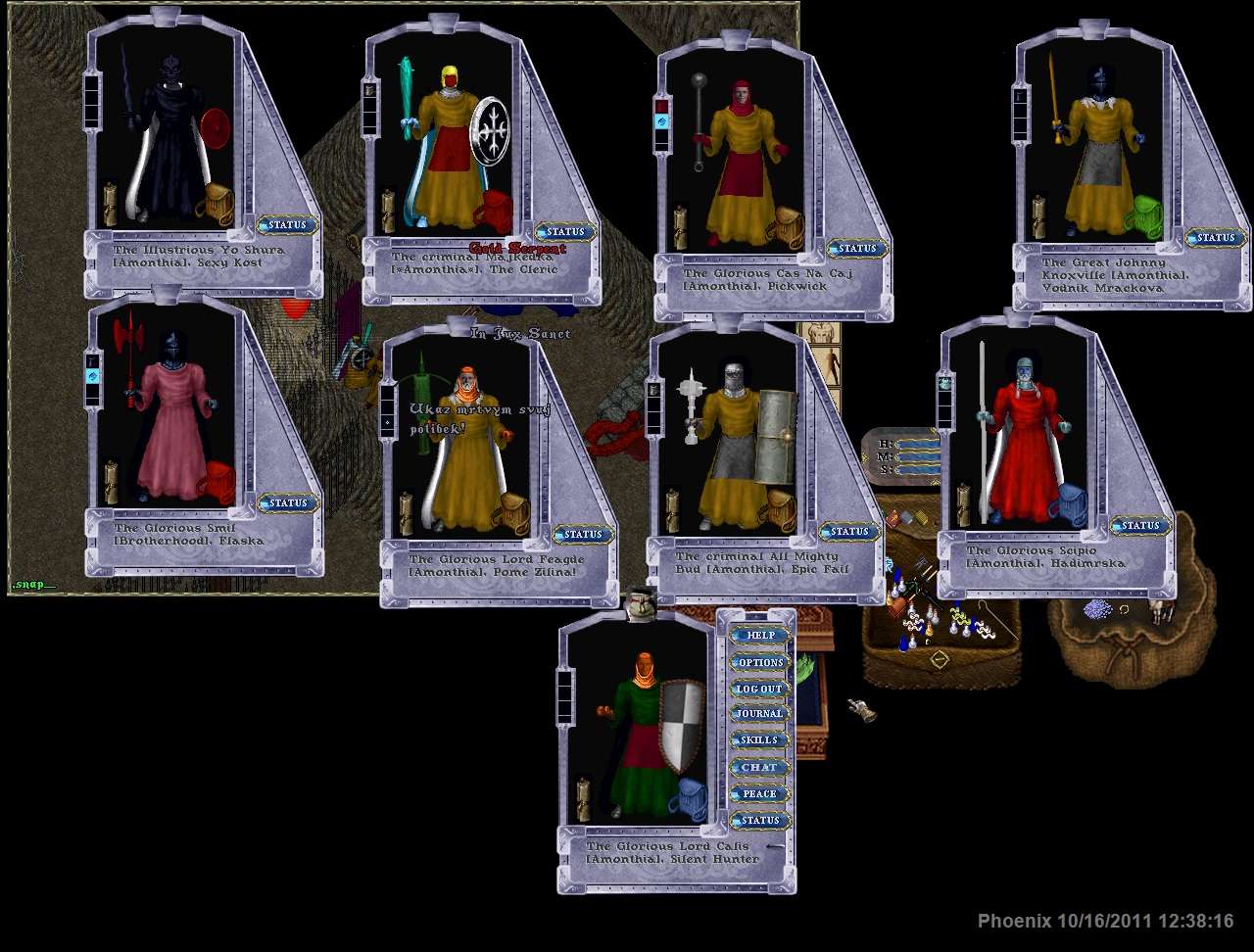Screen dimensions: 1254x952
Task: View All Mighty Bud's Status
Action: point(849,531)
